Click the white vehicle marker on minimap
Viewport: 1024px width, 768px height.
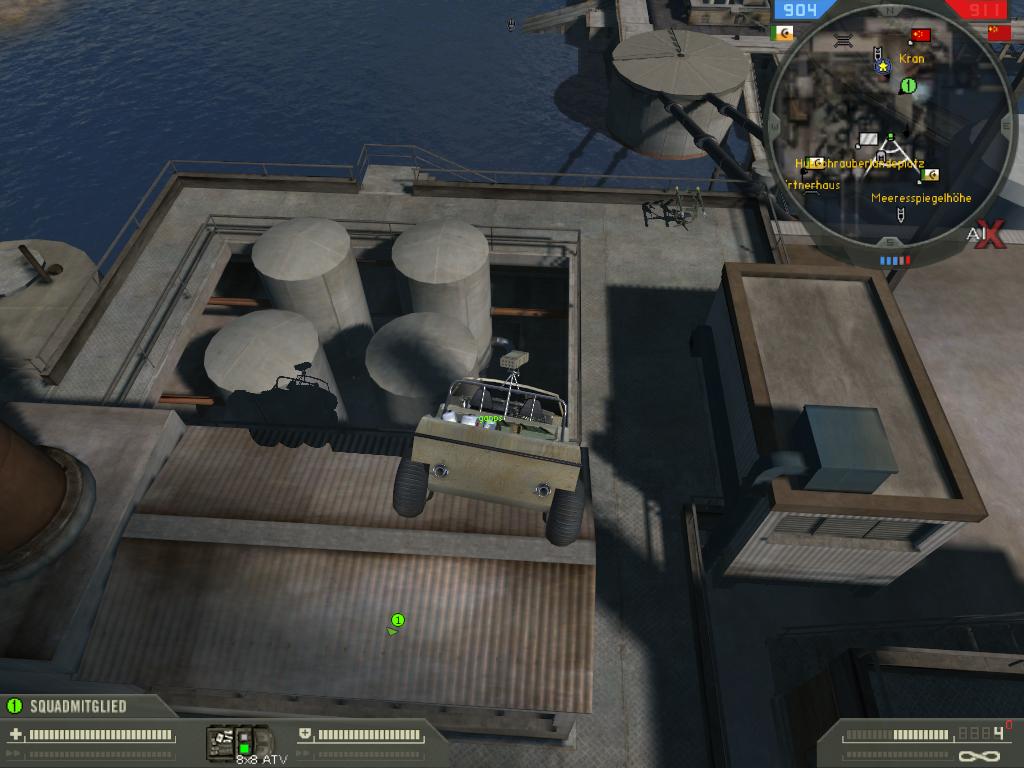click(x=868, y=138)
